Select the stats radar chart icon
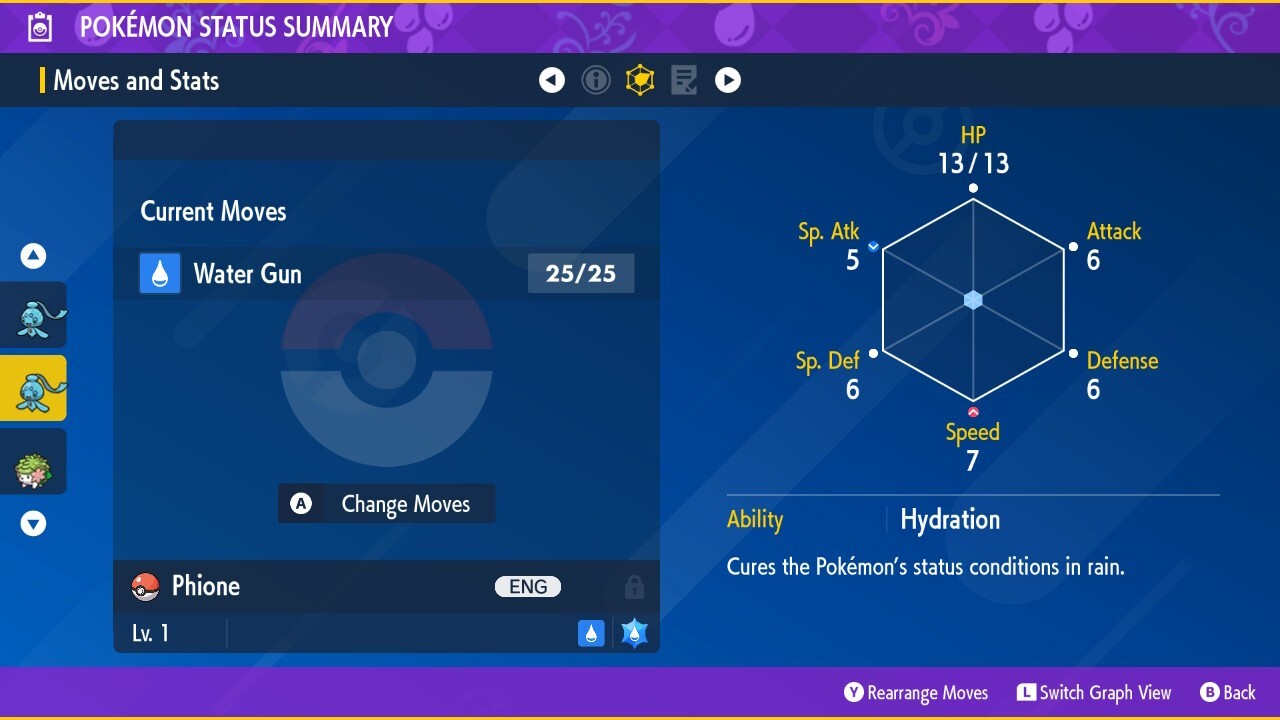This screenshot has width=1280, height=720. pyautogui.click(x=640, y=80)
